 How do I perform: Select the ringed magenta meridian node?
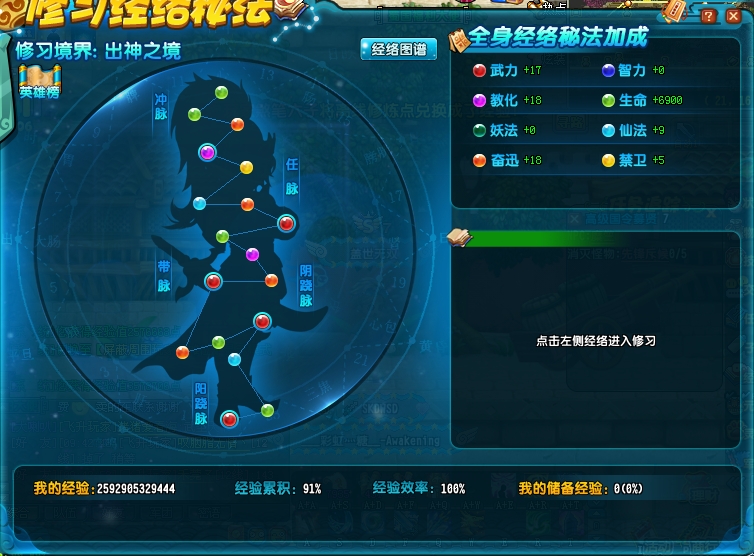(207, 152)
